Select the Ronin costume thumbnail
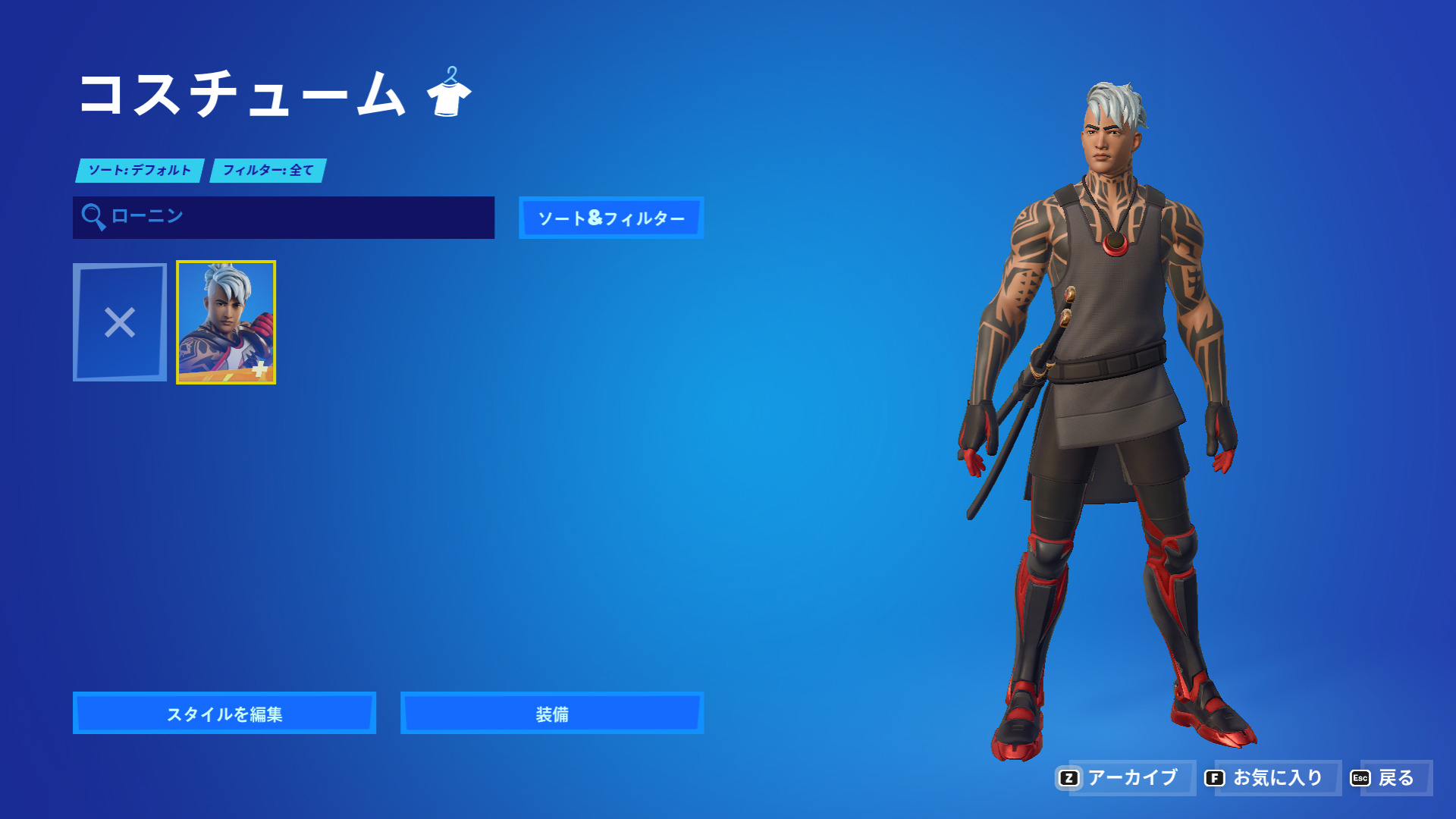 coord(224,322)
